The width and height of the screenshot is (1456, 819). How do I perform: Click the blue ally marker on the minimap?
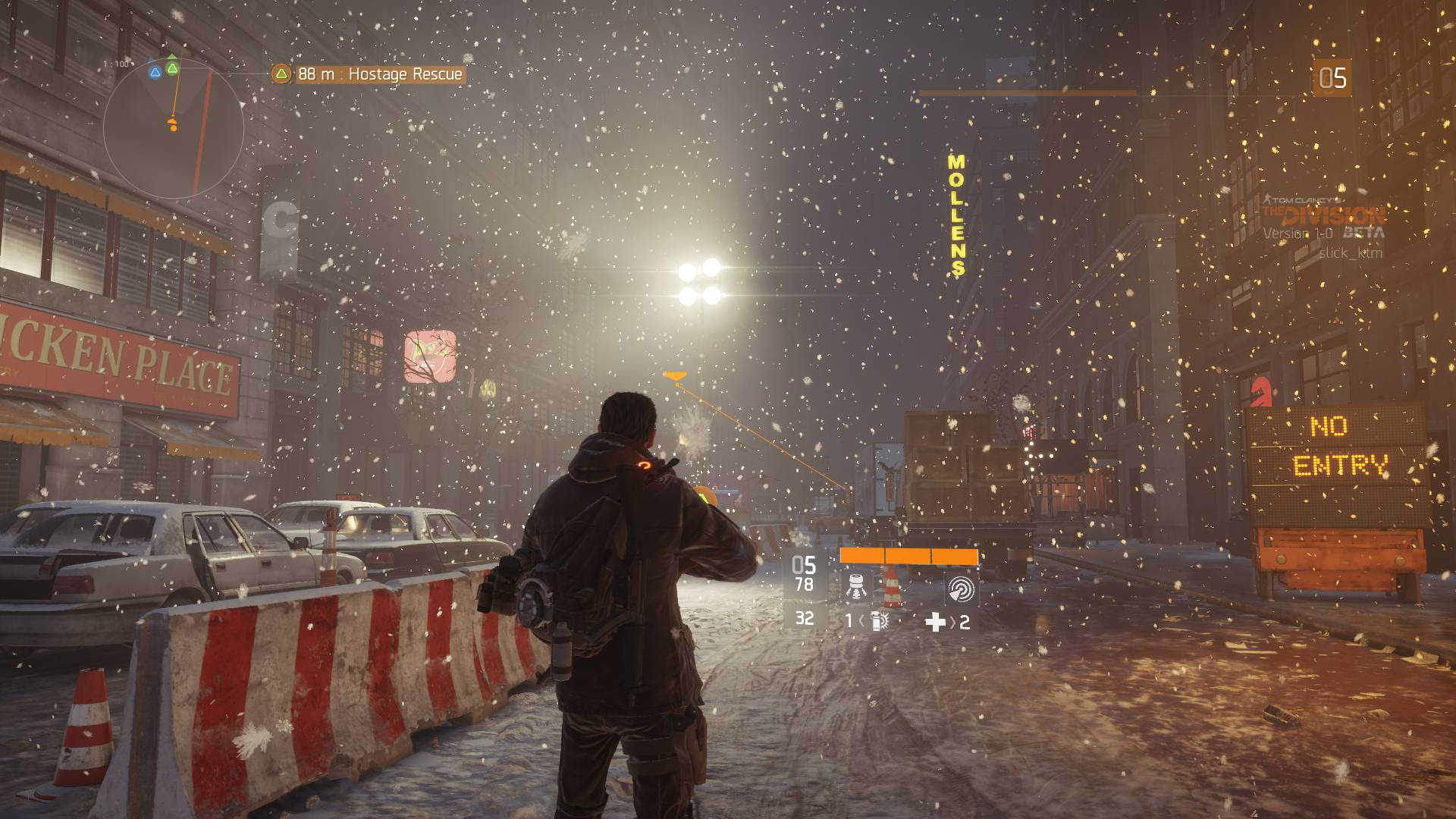(x=155, y=73)
